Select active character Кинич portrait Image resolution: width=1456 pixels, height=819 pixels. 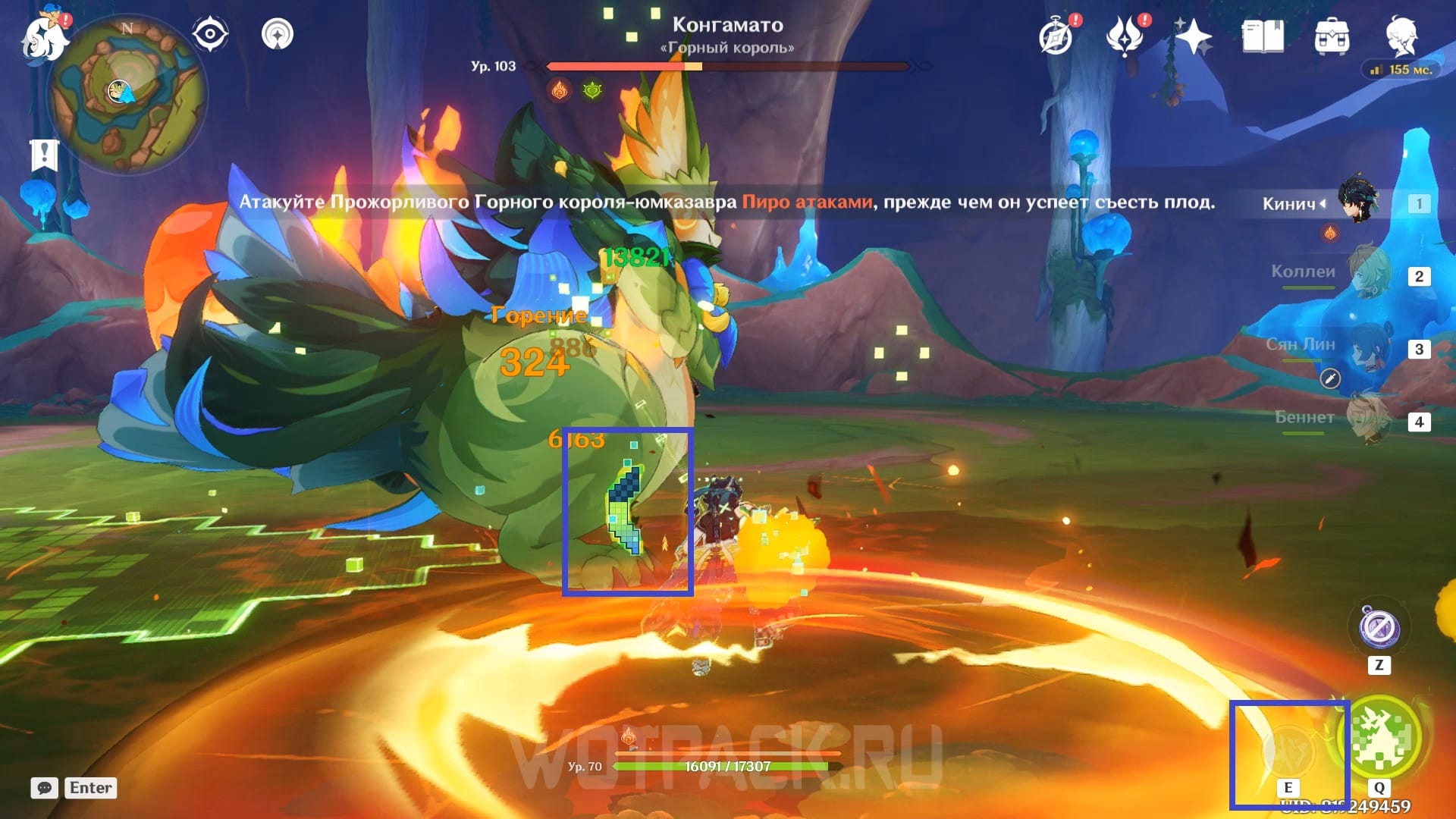pos(1357,200)
